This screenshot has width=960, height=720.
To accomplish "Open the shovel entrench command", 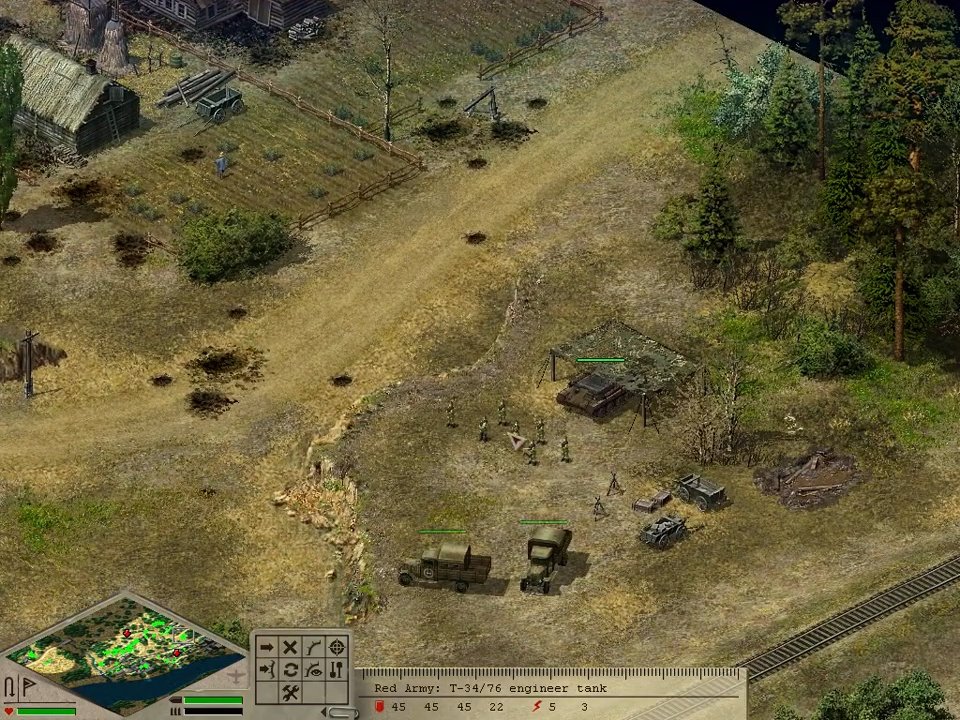I will [x=337, y=670].
